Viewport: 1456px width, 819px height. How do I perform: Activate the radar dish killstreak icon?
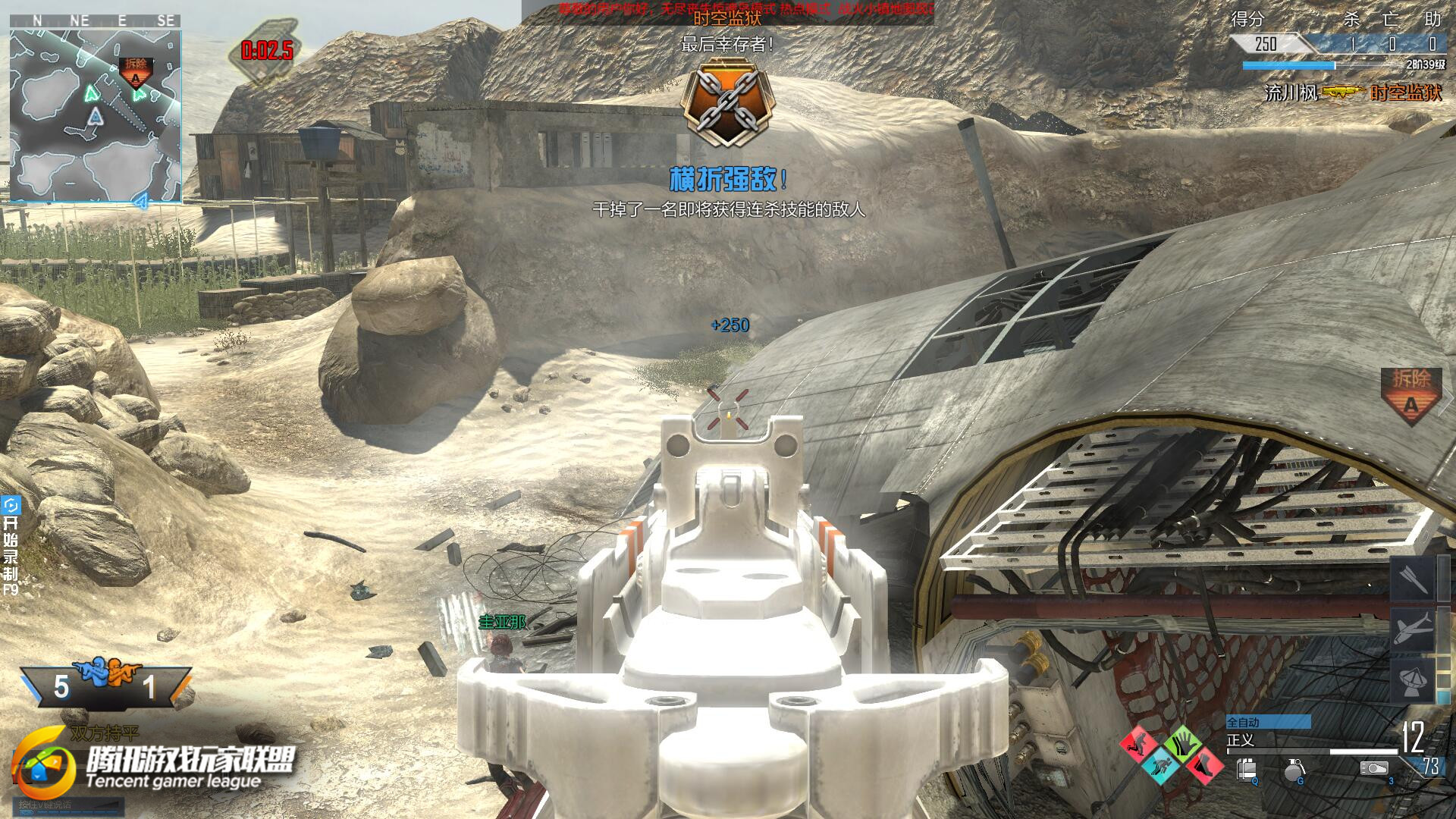tap(1413, 679)
